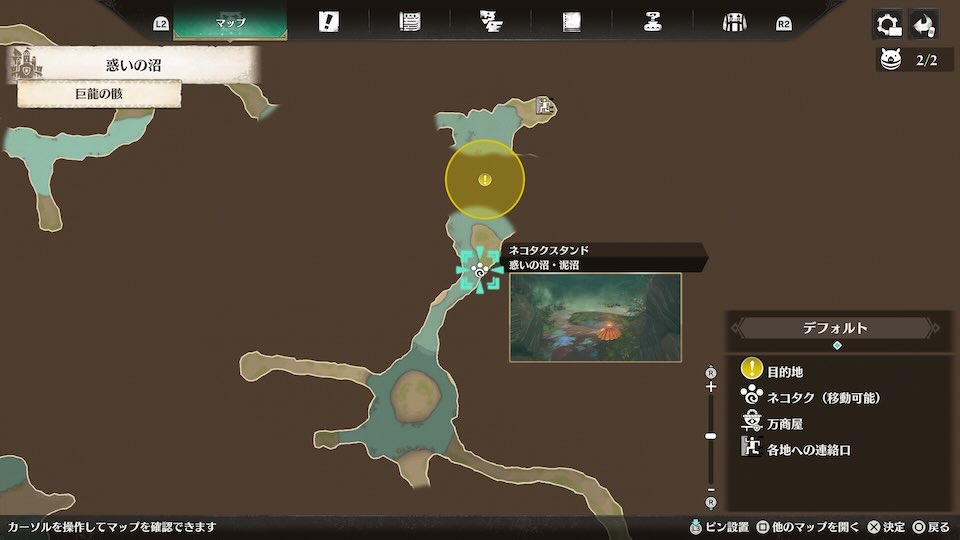Choose the 巨龍の骸 sub-area label
Screen dimensions: 960x540
click(99, 94)
